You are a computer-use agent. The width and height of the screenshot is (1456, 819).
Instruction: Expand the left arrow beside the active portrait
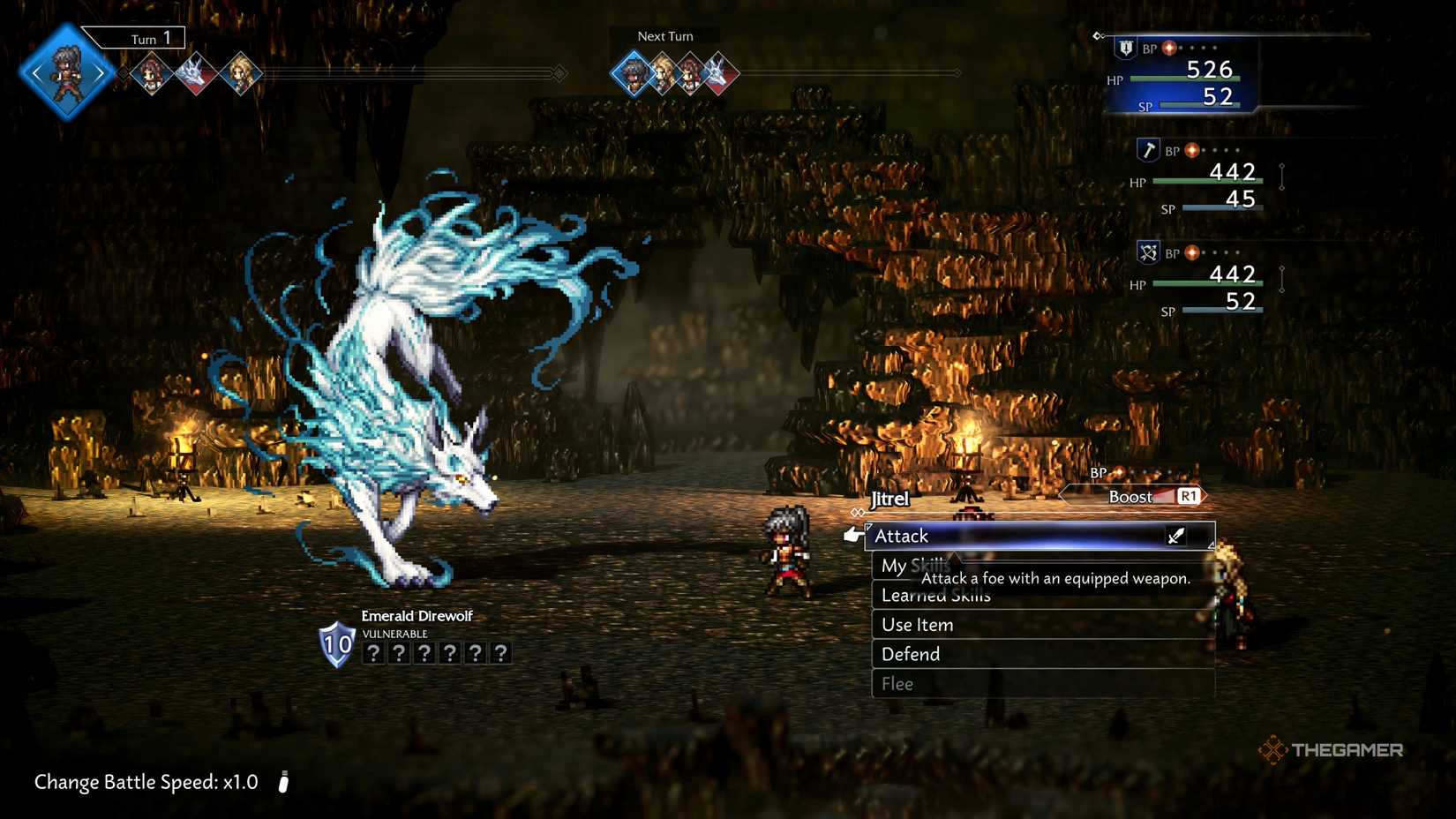[37, 72]
